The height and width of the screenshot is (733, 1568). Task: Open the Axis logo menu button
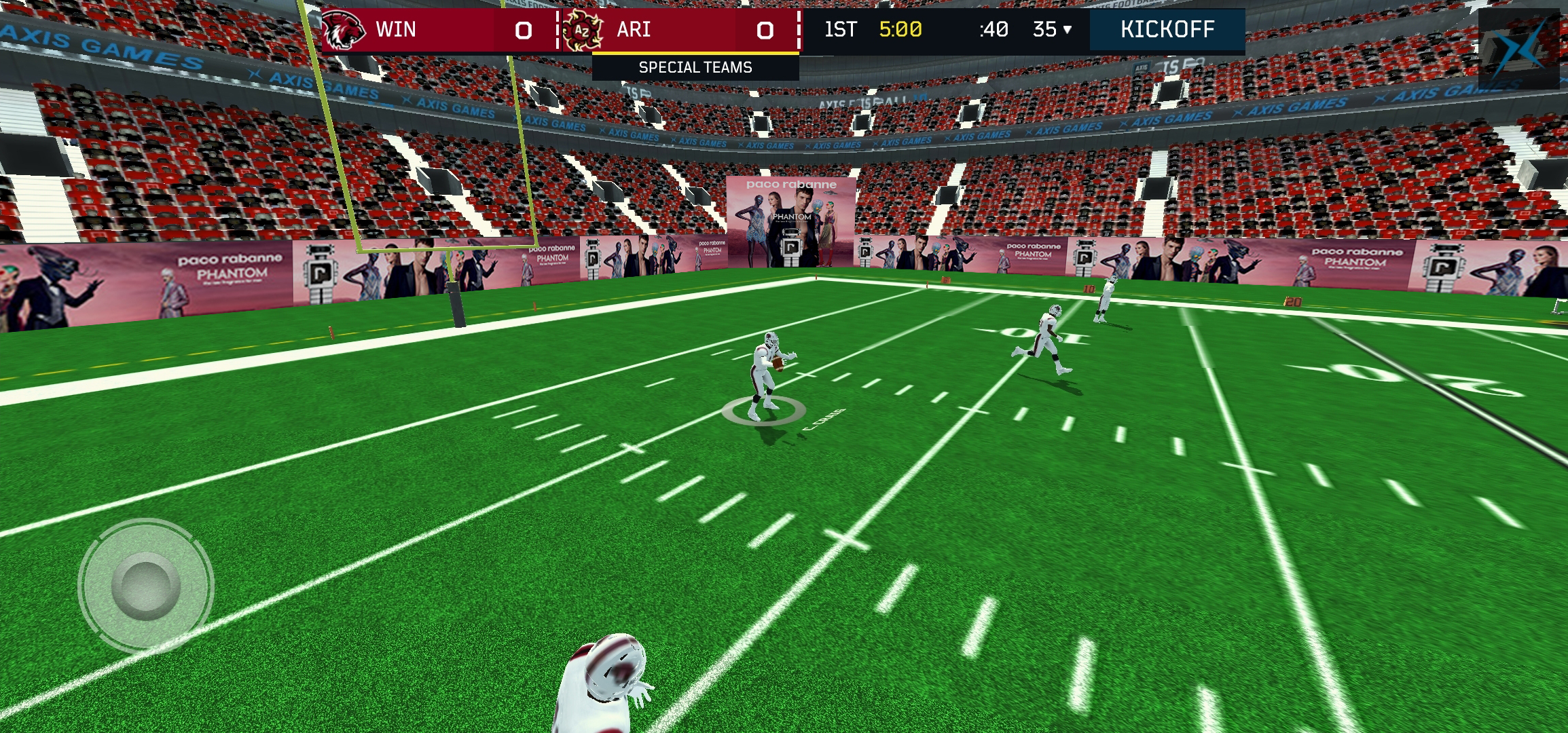[x=1518, y=49]
